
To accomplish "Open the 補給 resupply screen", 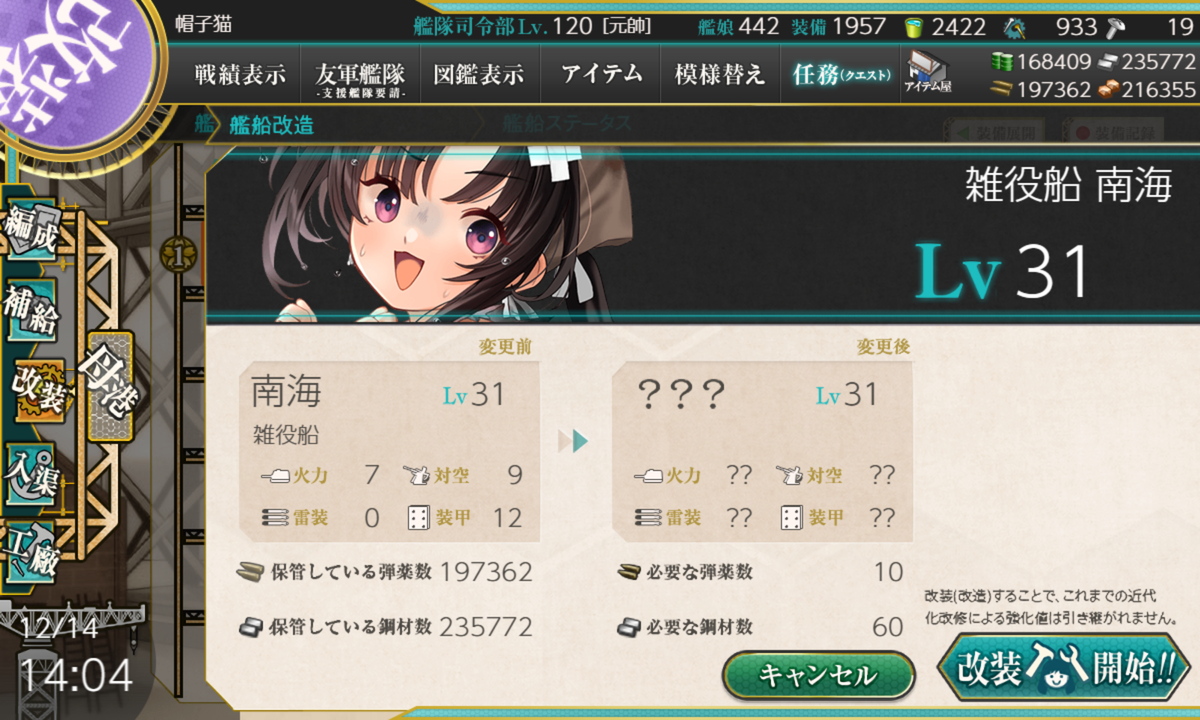I will (x=30, y=310).
